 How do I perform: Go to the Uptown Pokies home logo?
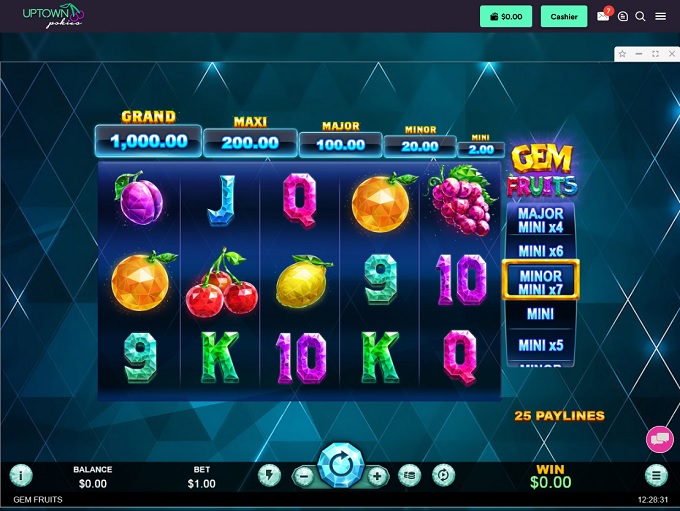coord(54,15)
